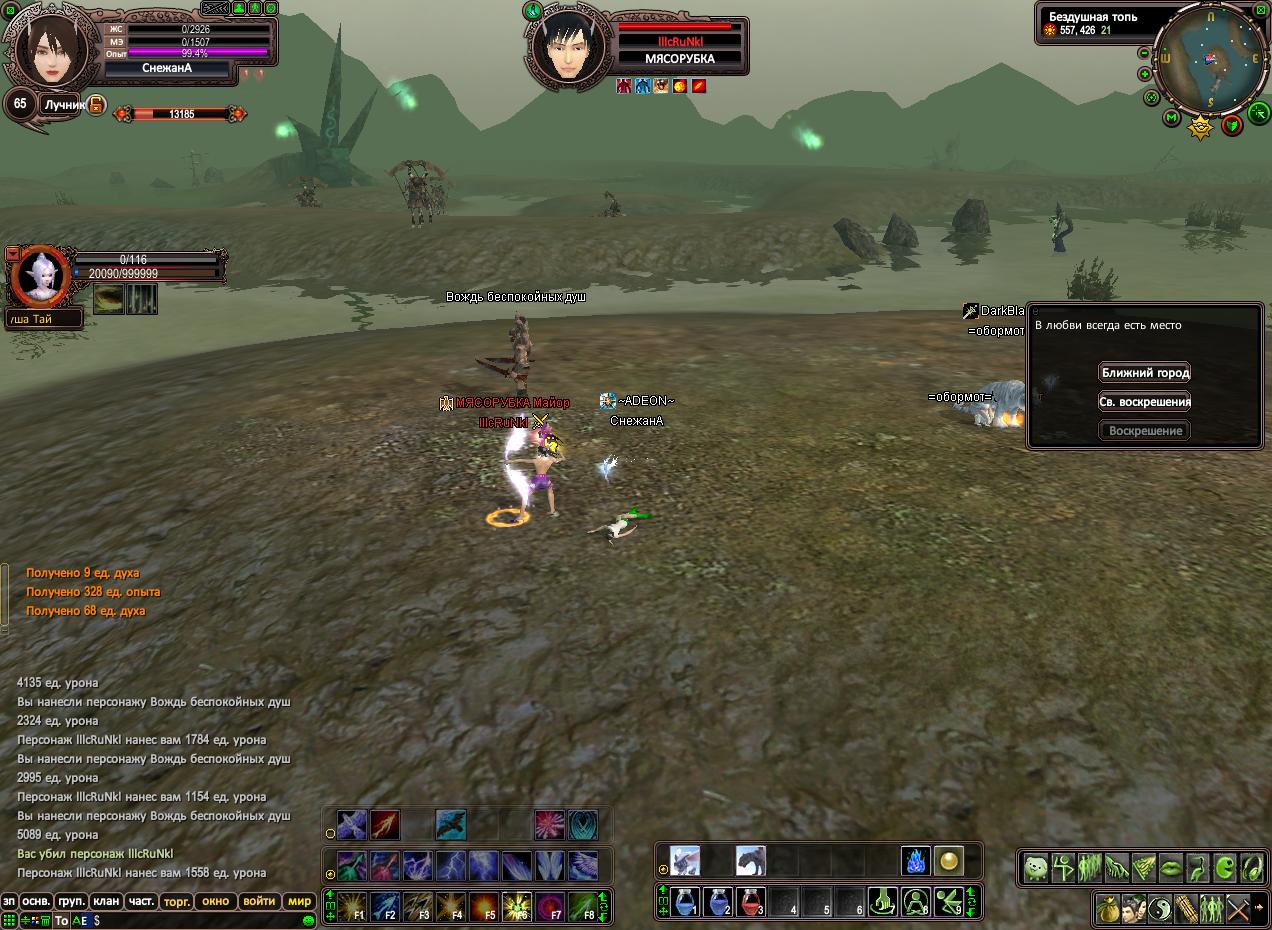Click the yin-yang menu icon

(x=1159, y=909)
